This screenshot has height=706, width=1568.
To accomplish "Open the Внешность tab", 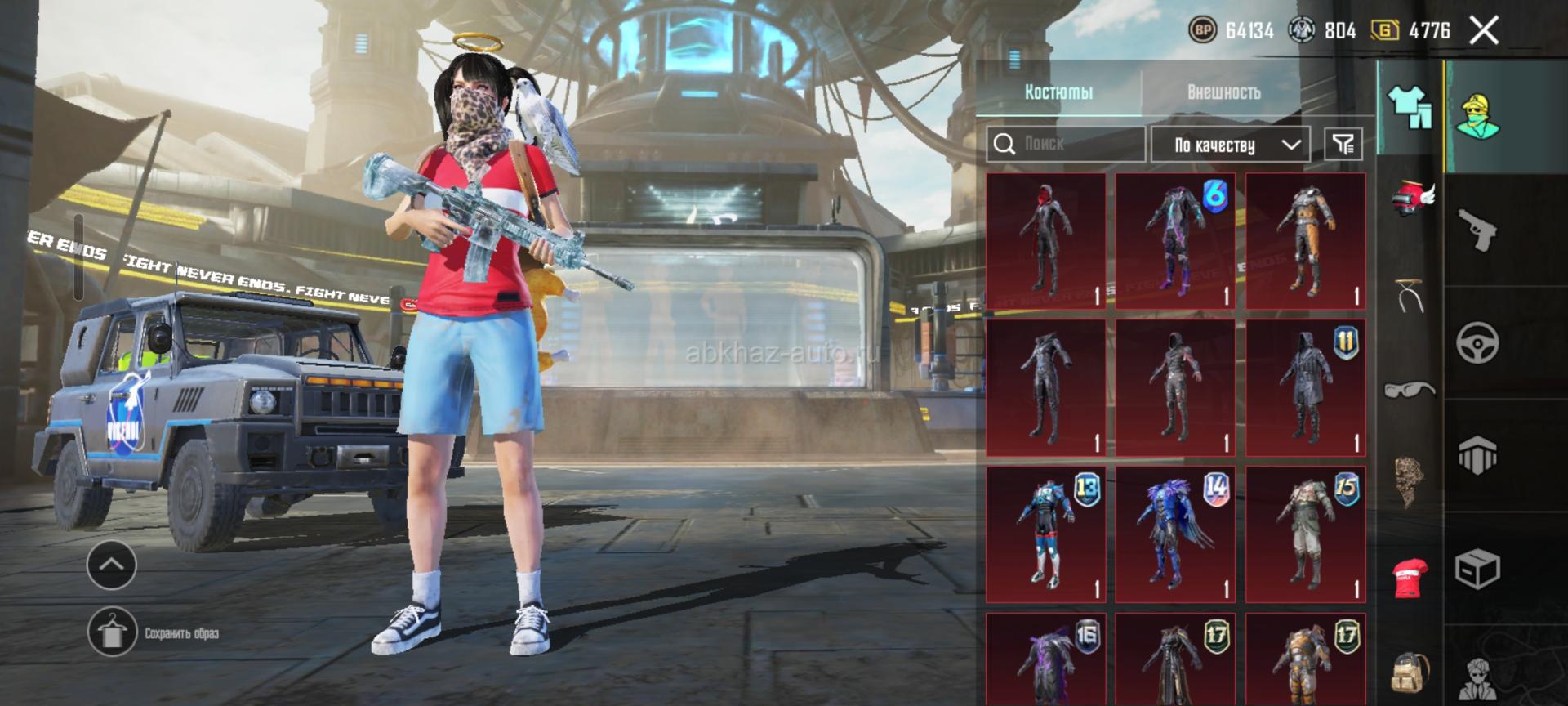I will (x=1223, y=92).
